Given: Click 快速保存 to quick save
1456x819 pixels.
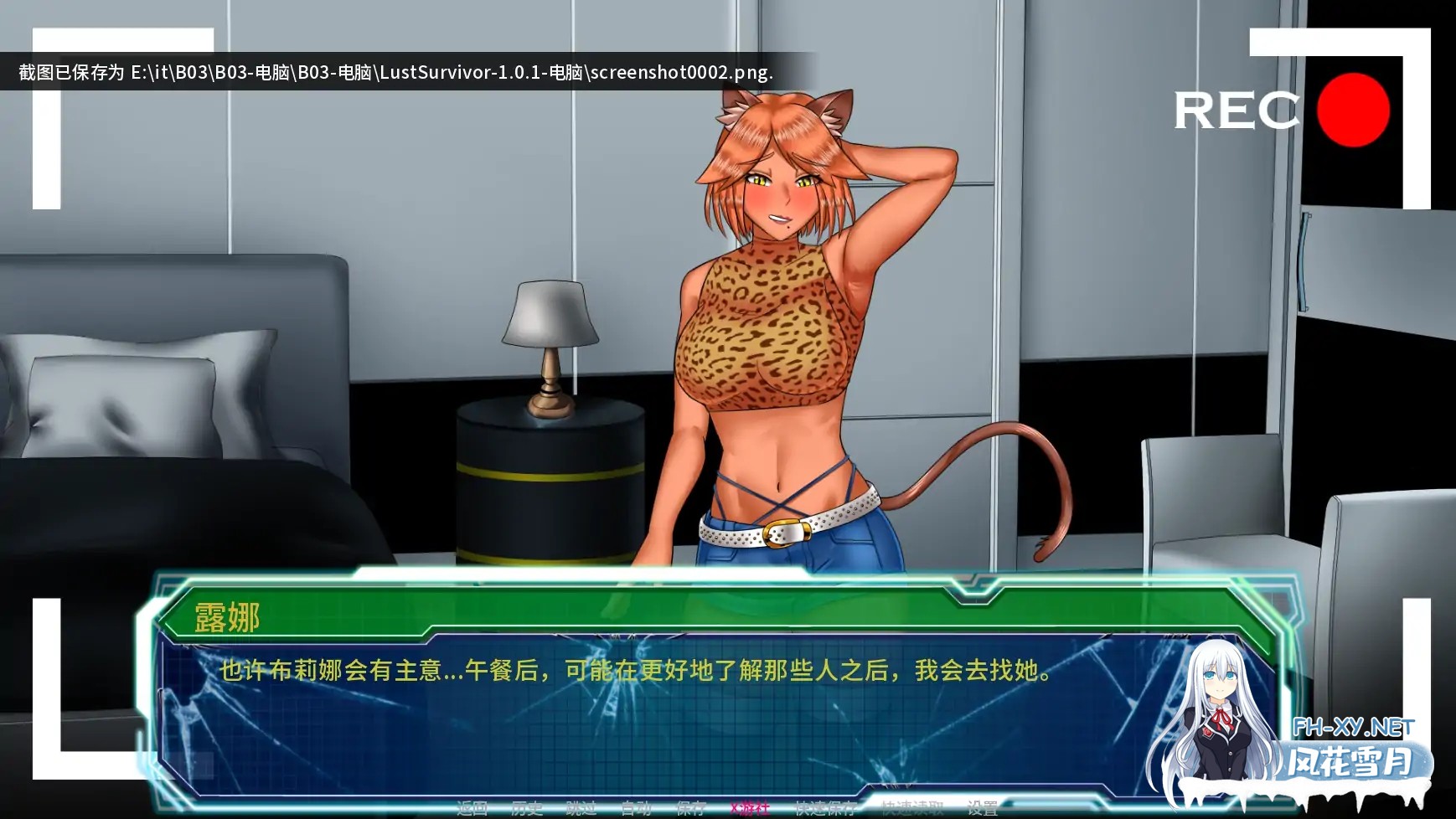Looking at the screenshot, I should (828, 806).
